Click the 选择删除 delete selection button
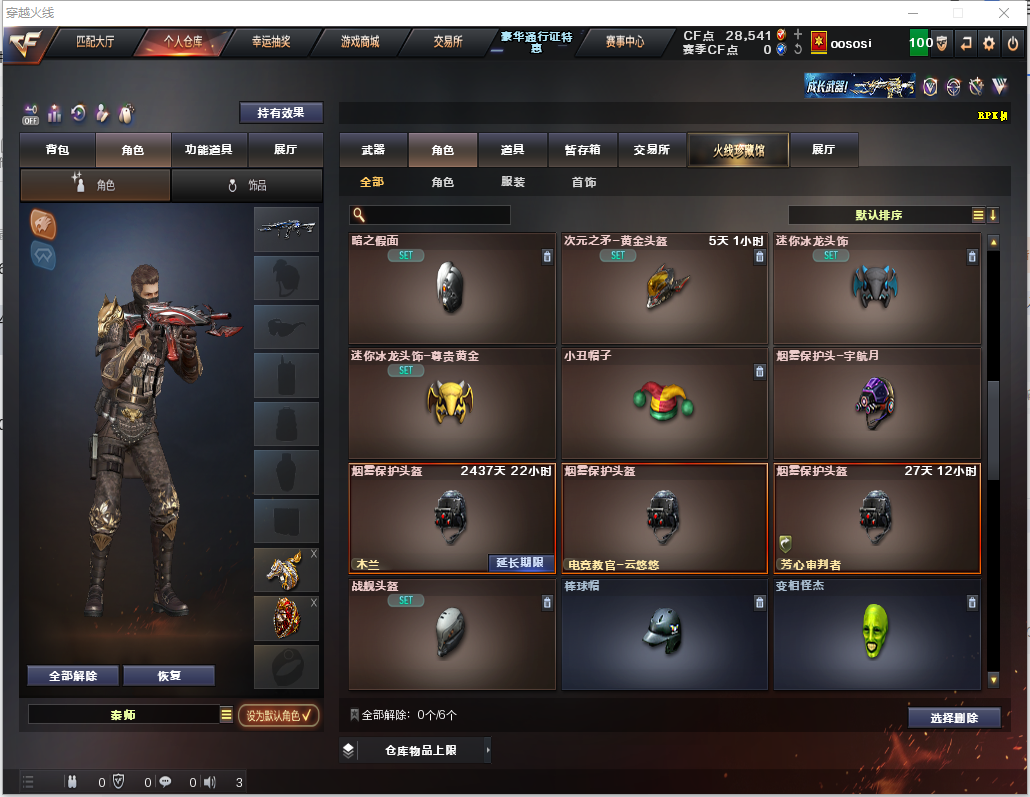 955,718
